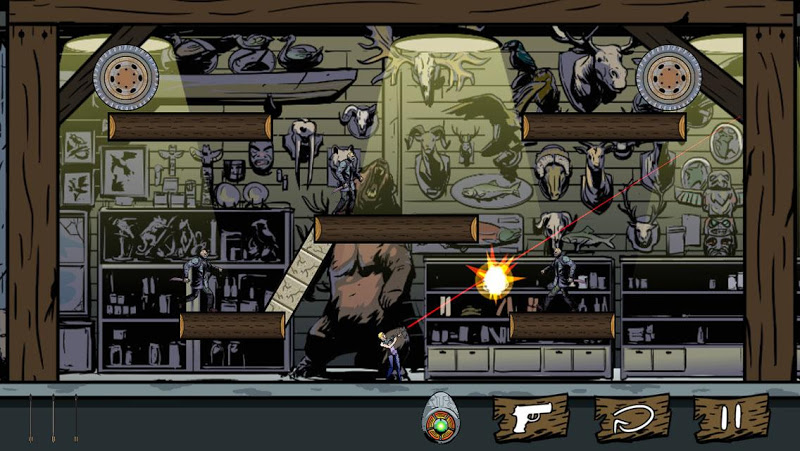Activate the green-core grenade device icon
800x451 pixels.
(x=440, y=417)
